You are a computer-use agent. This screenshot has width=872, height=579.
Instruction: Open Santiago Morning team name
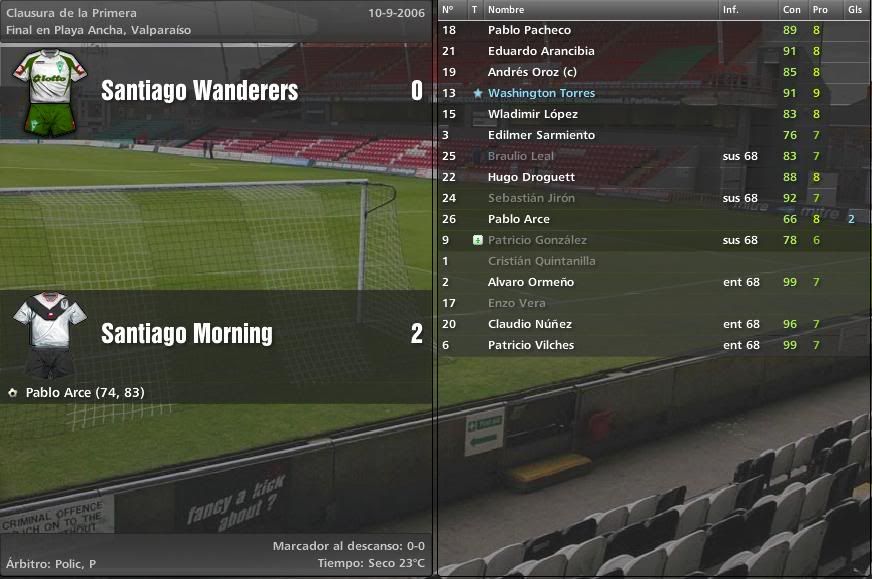pos(186,333)
